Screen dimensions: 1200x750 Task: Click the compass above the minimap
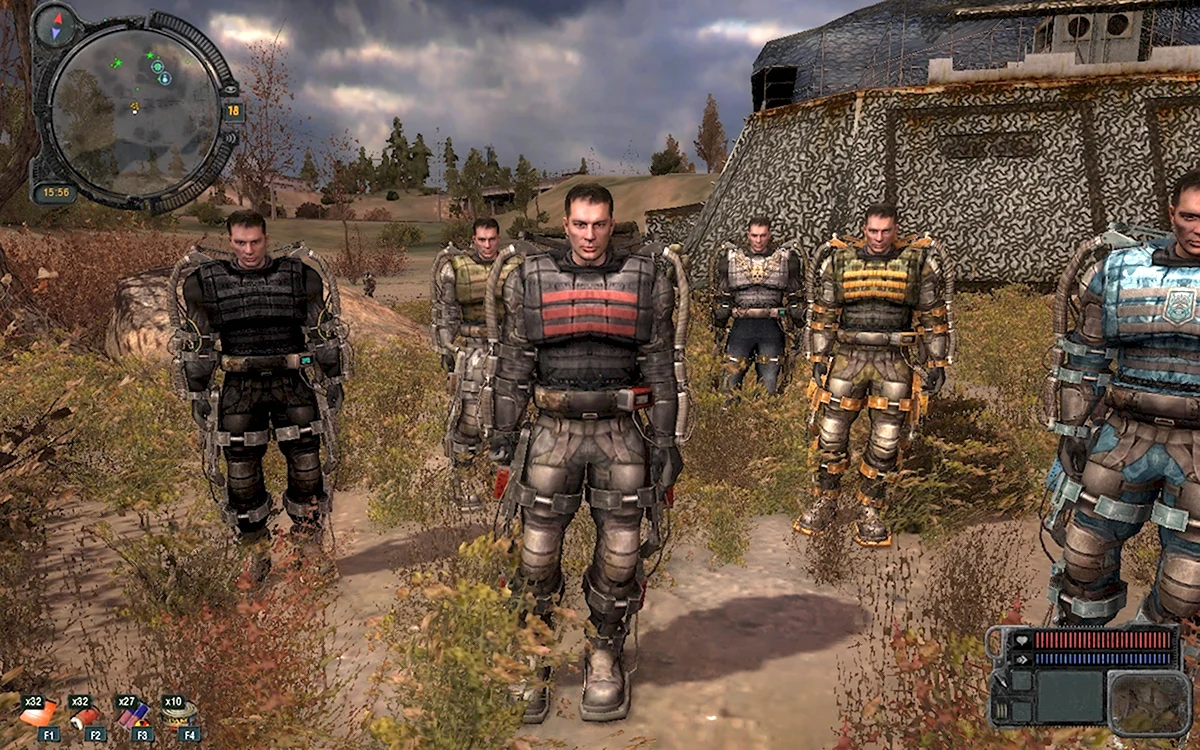point(55,23)
